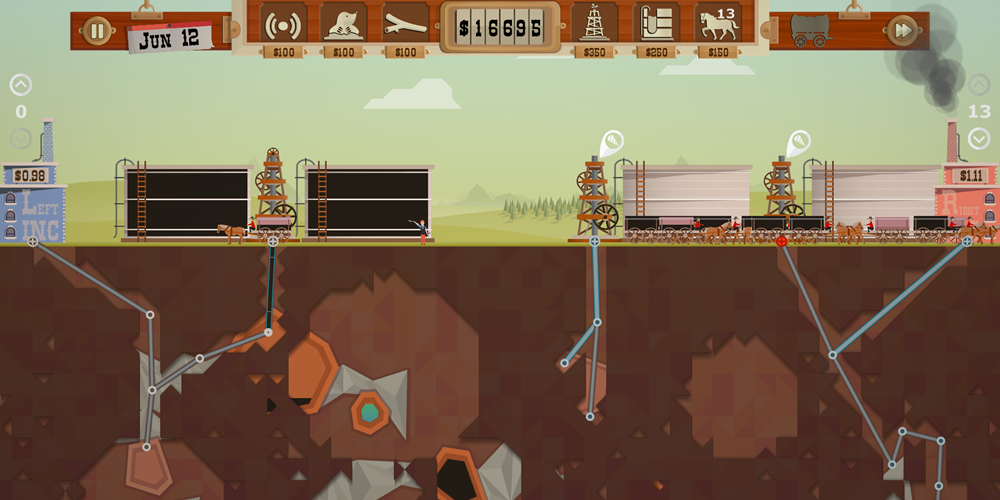
Task: Open the upgrade bubble above the rightmost rig
Action: 799,141
